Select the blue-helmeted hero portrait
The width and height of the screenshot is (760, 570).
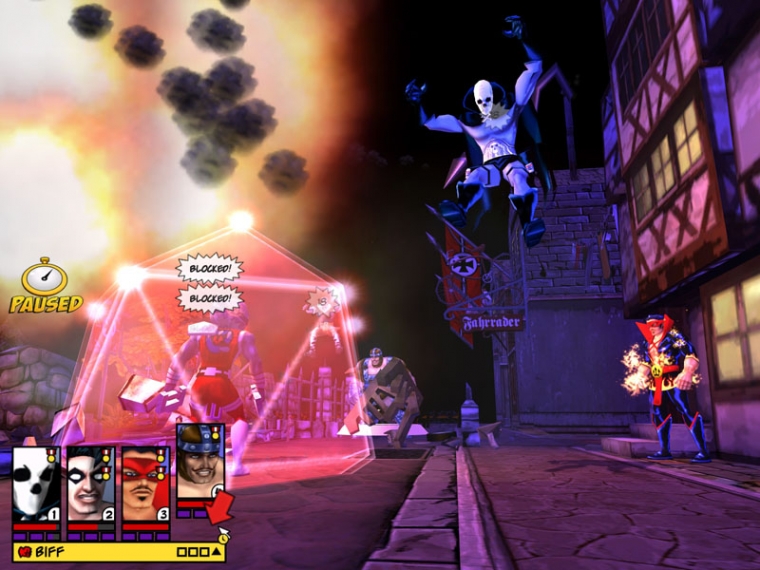coord(199,461)
